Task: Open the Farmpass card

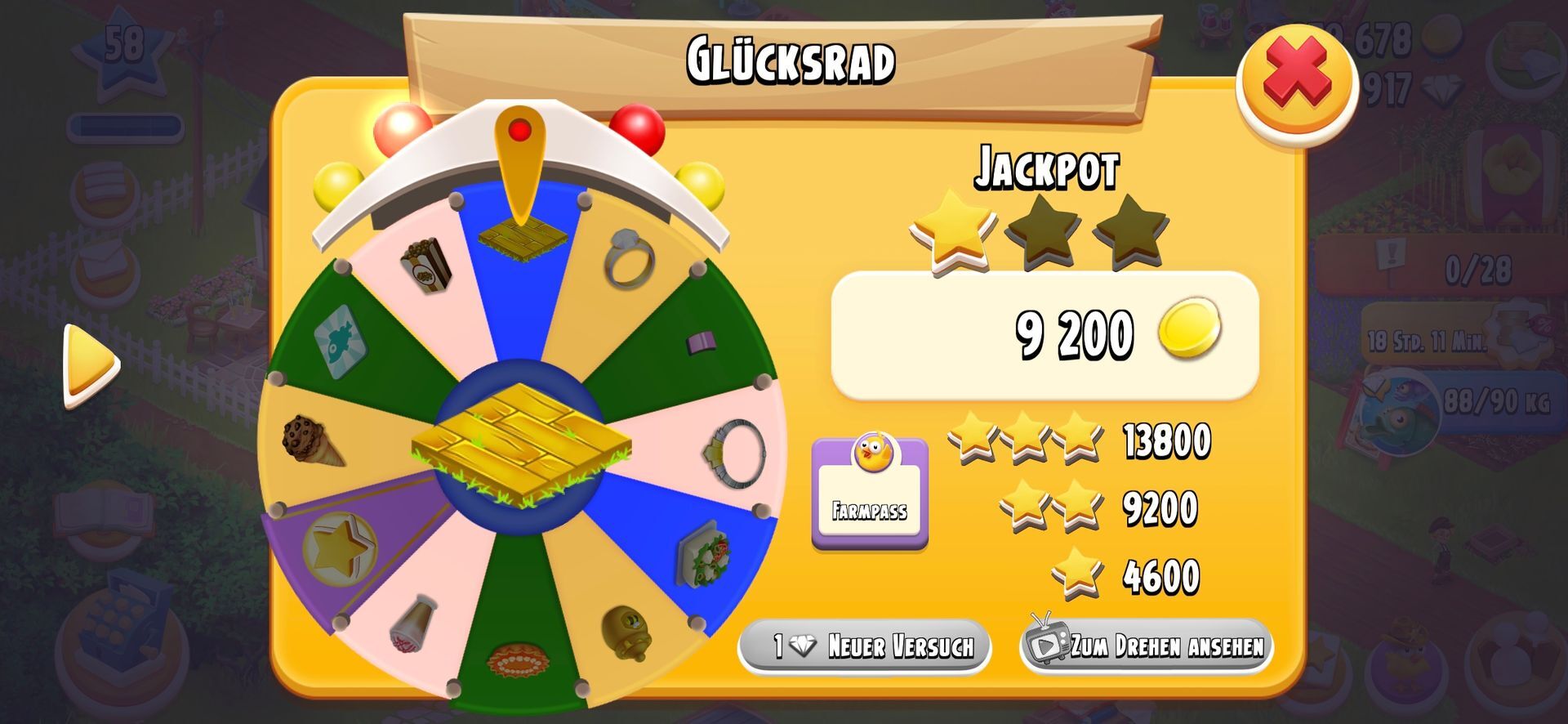Action: pos(870,494)
